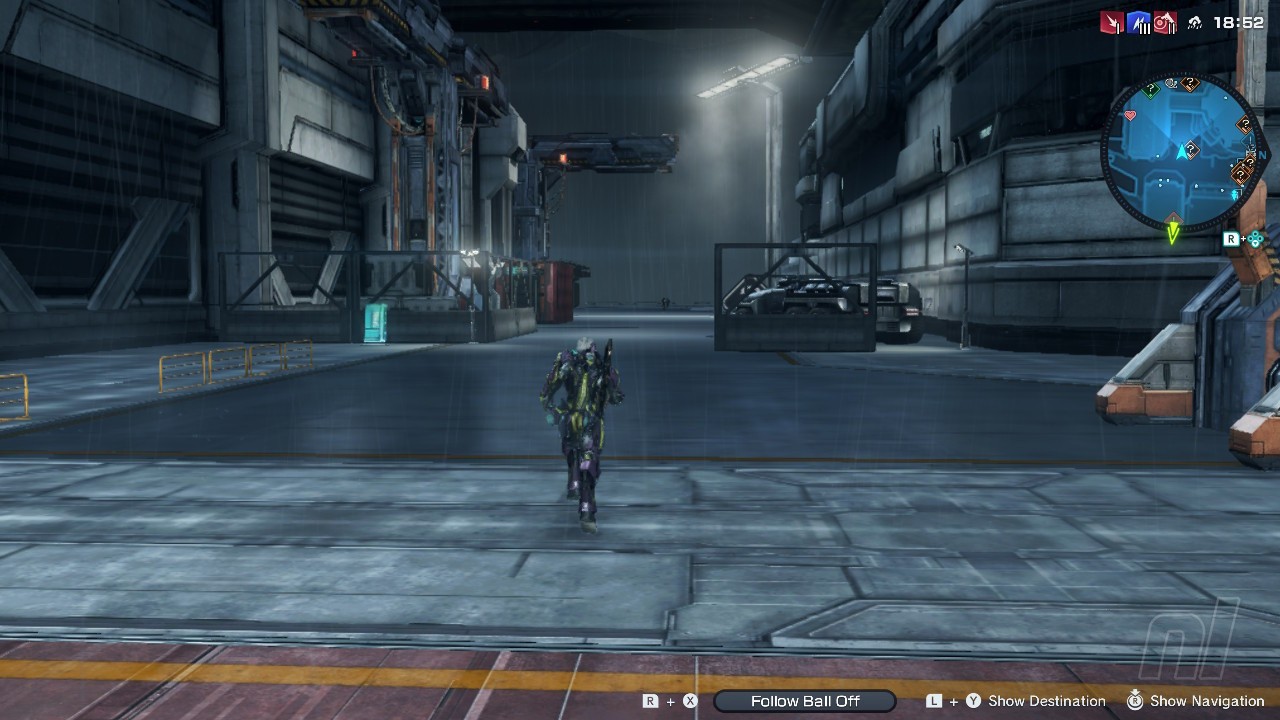Select the green destination arrow below minimap
Viewport: 1280px width, 720px height.
click(x=1173, y=233)
